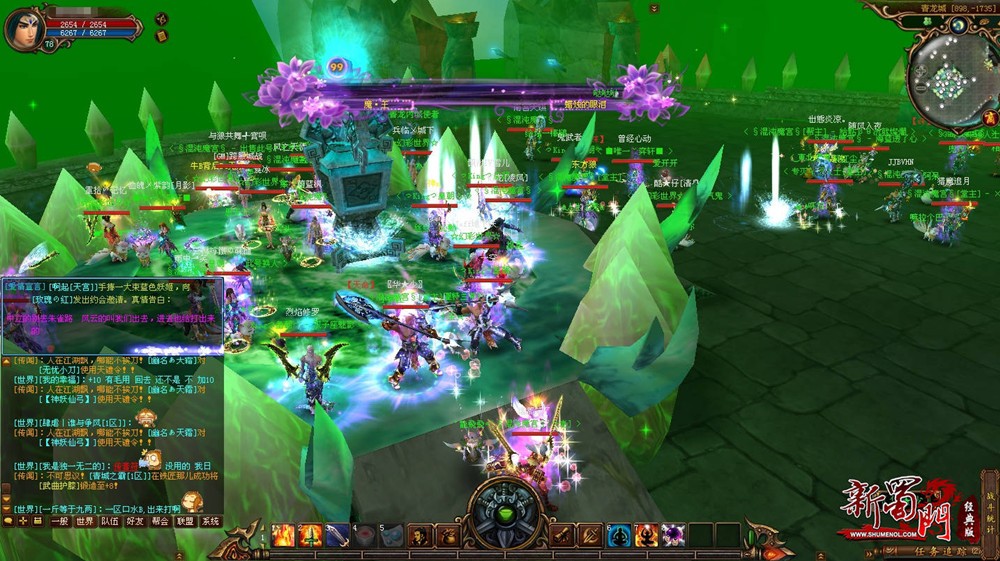Viewport: 1000px width, 561px height.
Task: Switch chat to the 一般 (General) tab
Action: point(60,521)
